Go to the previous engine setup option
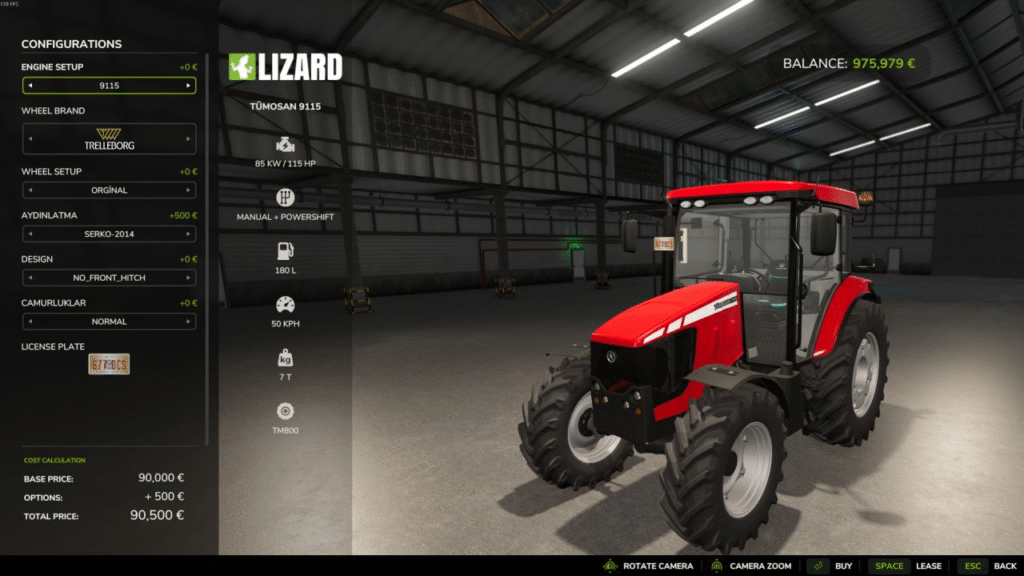The height and width of the screenshot is (576, 1024). 30,86
